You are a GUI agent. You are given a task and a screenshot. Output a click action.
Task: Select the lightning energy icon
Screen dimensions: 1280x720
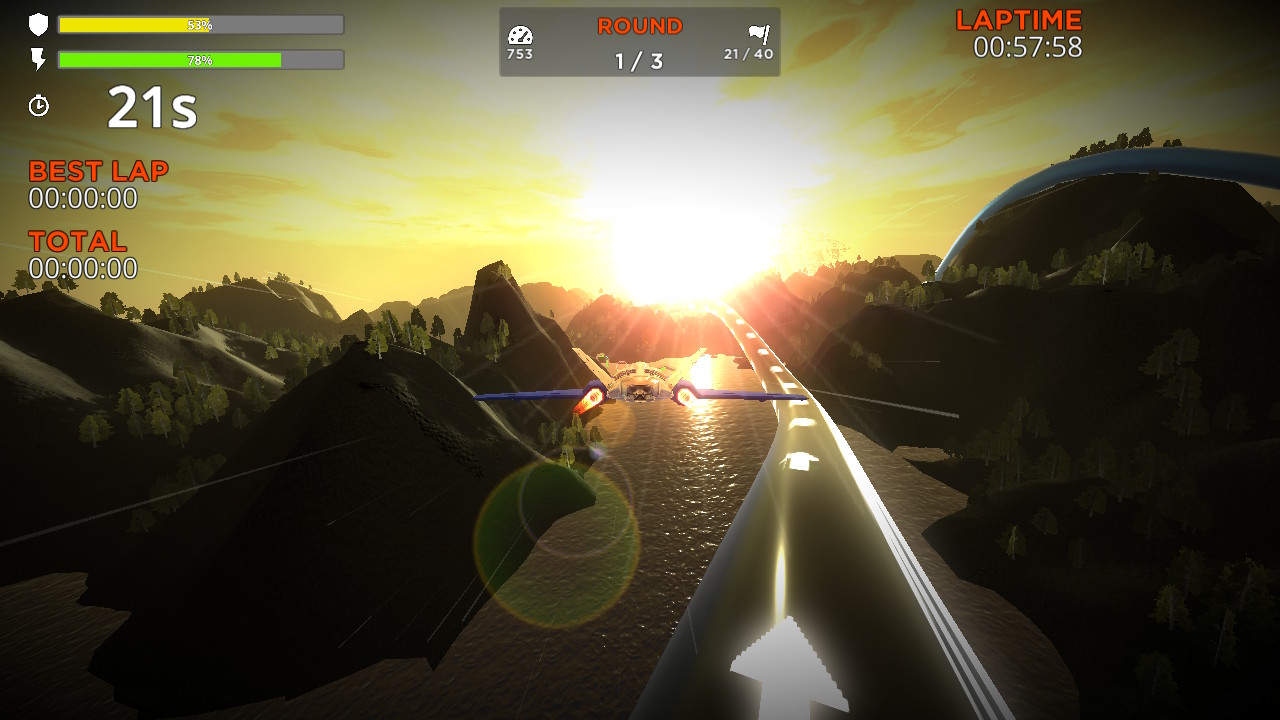tap(38, 58)
